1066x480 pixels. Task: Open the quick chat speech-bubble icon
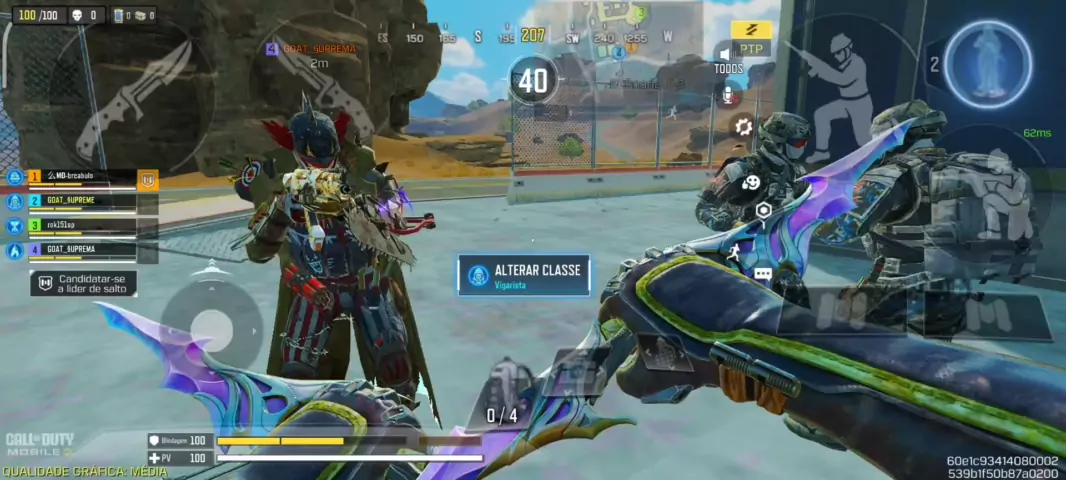763,273
